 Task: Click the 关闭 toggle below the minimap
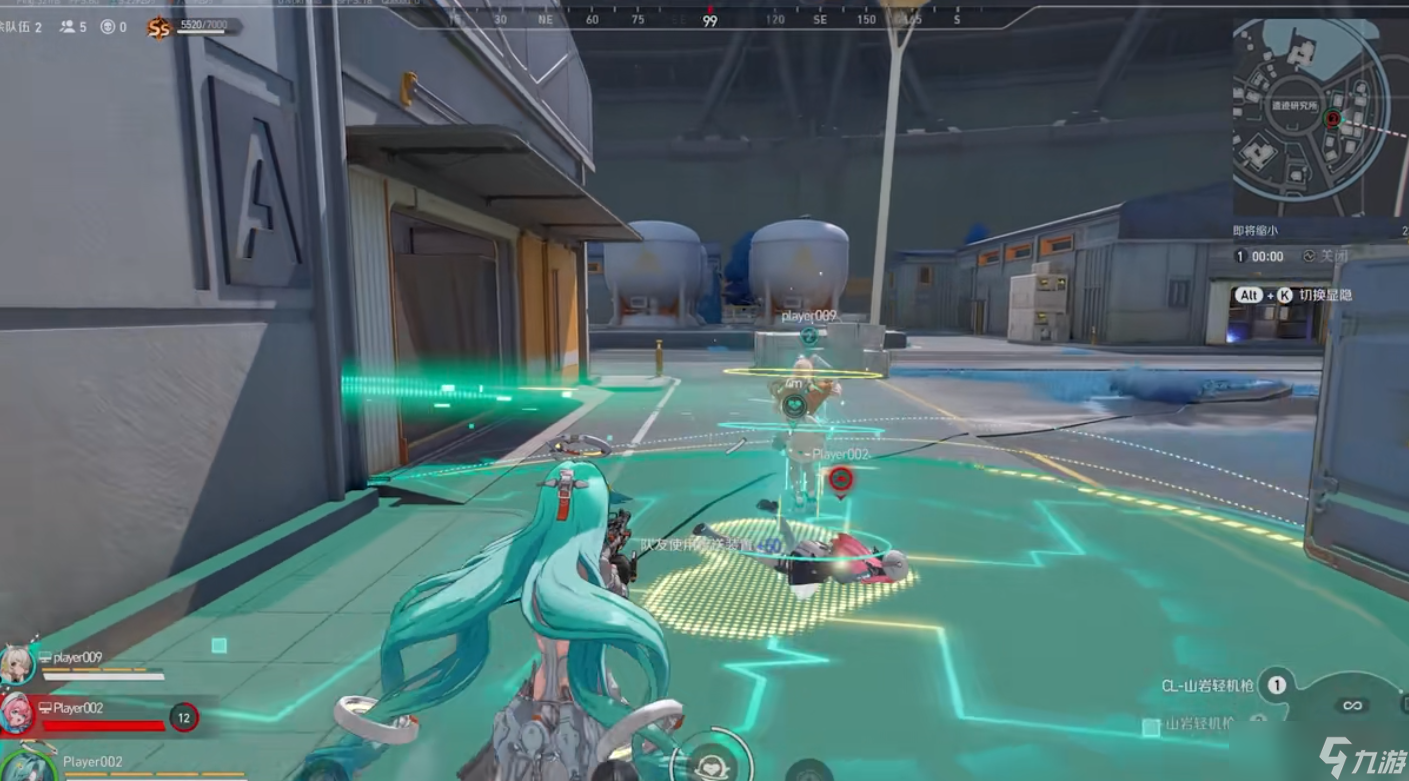click(1326, 256)
